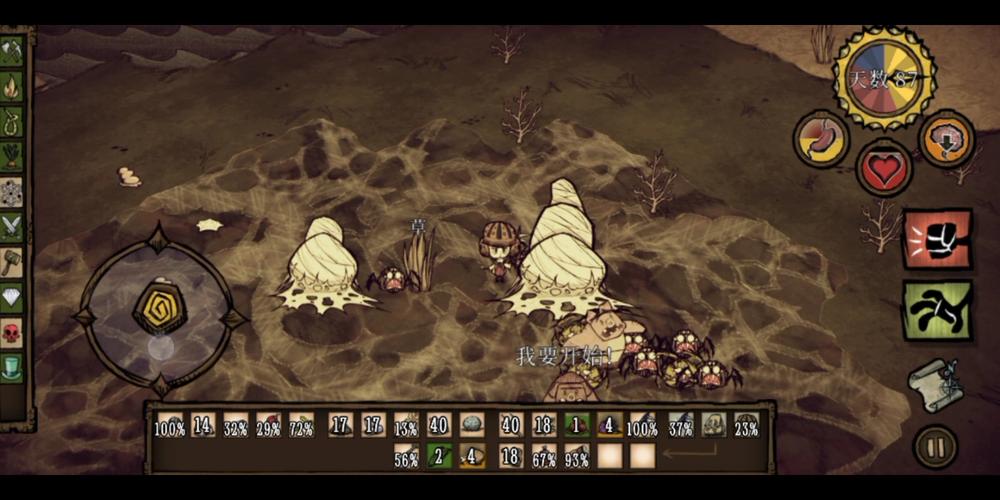This screenshot has width=1000, height=500.
Task: Open the Magic tab with red skull icon
Action: [12, 332]
